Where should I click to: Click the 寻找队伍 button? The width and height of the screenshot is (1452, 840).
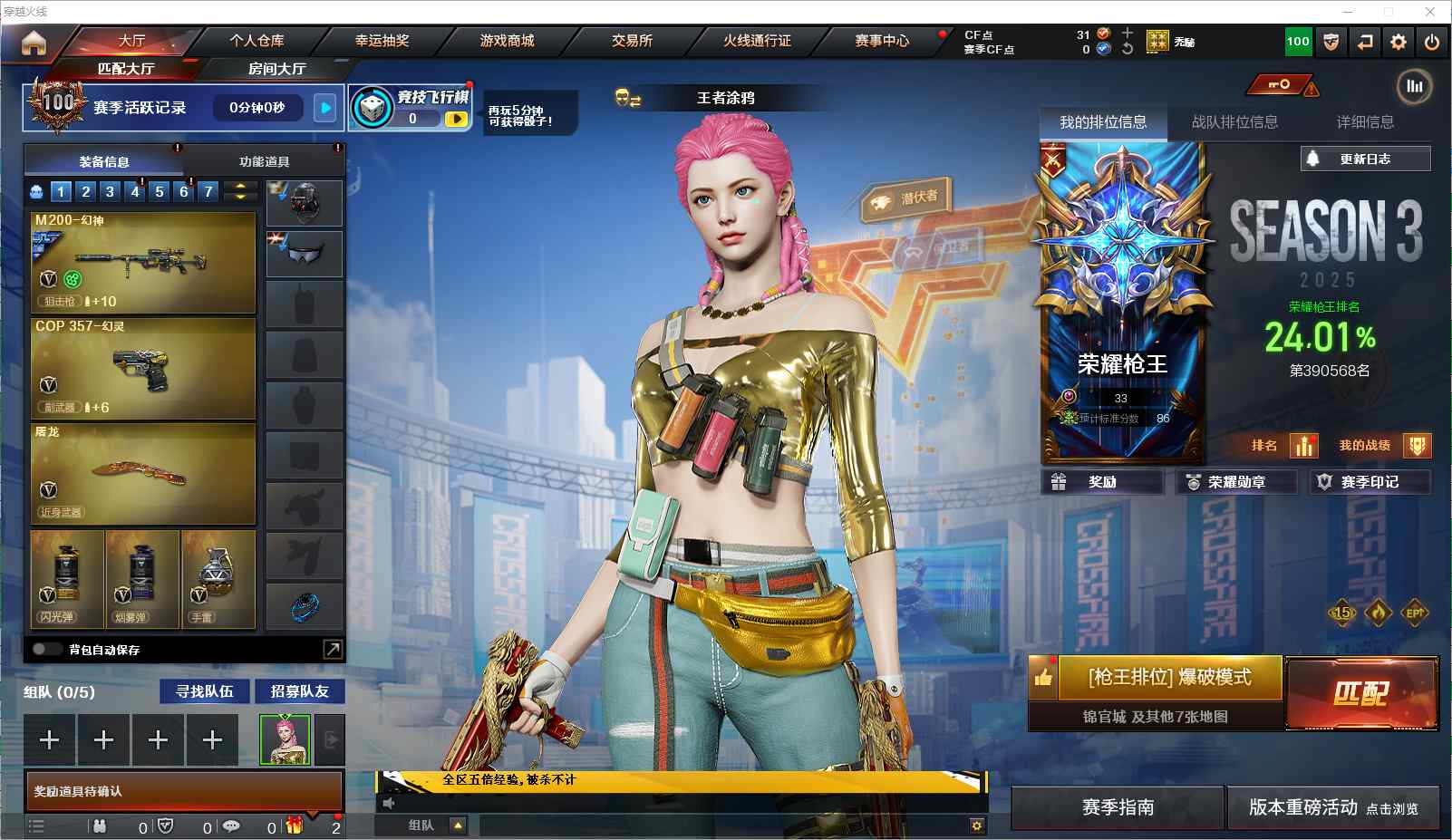pyautogui.click(x=205, y=691)
